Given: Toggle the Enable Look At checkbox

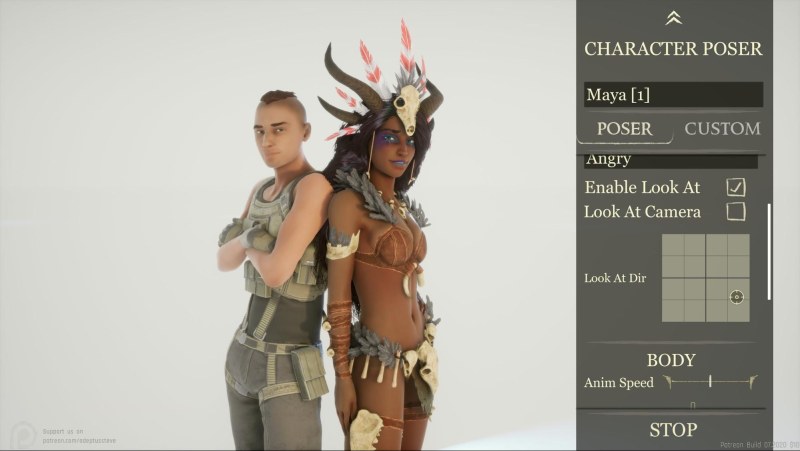Looking at the screenshot, I should click(736, 187).
